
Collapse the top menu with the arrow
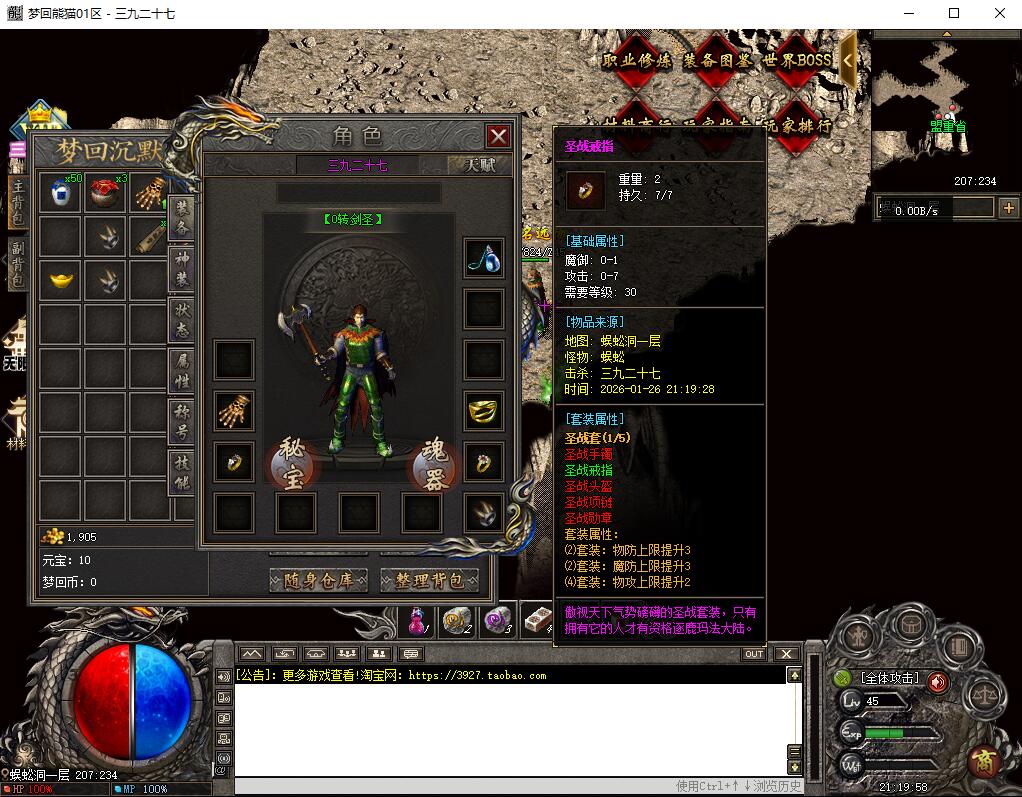[847, 60]
